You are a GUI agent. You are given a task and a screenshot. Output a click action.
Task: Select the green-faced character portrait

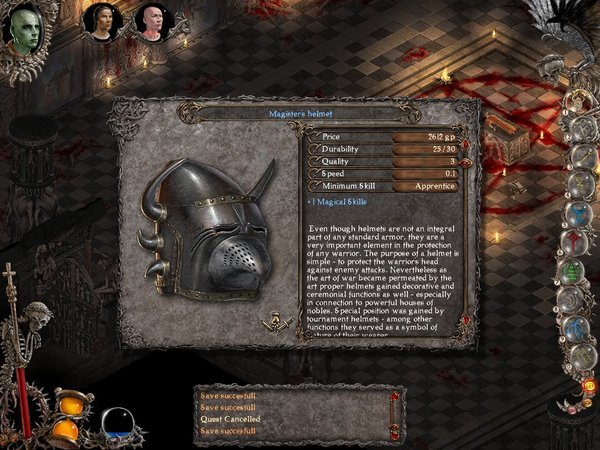tap(24, 28)
